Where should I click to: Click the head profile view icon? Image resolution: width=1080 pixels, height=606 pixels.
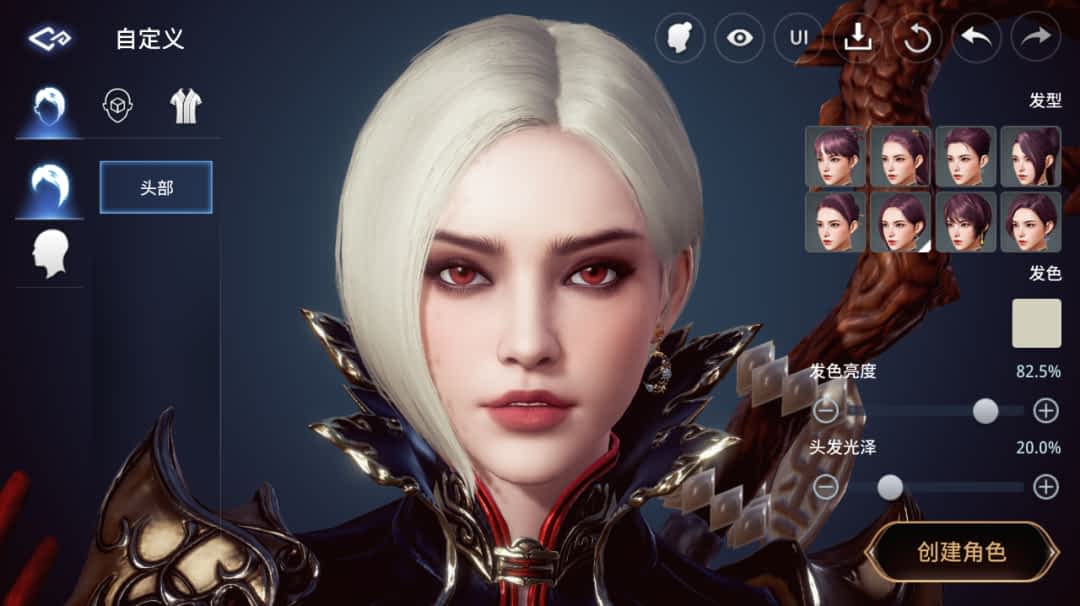point(680,38)
